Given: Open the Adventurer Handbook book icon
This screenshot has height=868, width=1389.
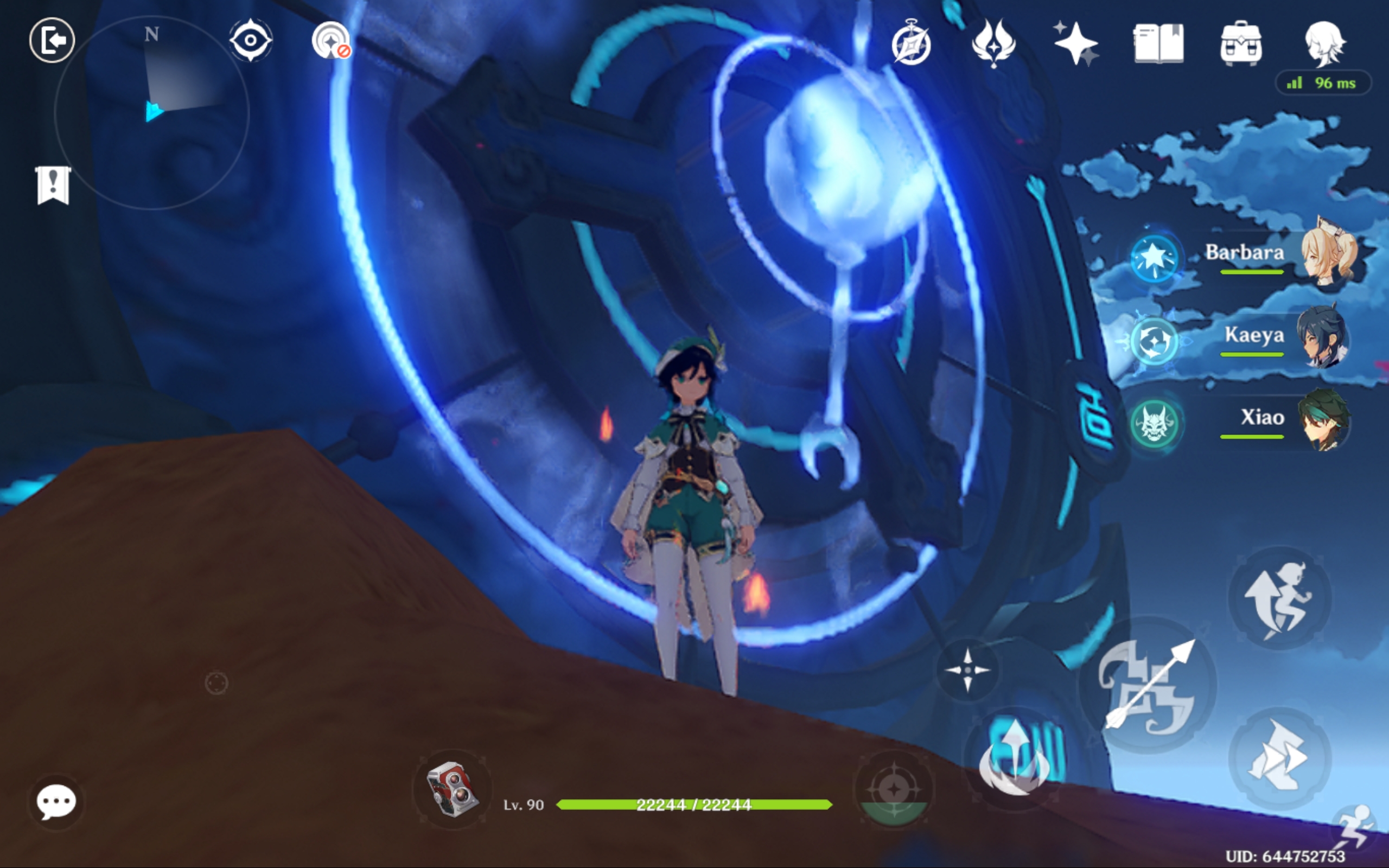Looking at the screenshot, I should (1158, 45).
